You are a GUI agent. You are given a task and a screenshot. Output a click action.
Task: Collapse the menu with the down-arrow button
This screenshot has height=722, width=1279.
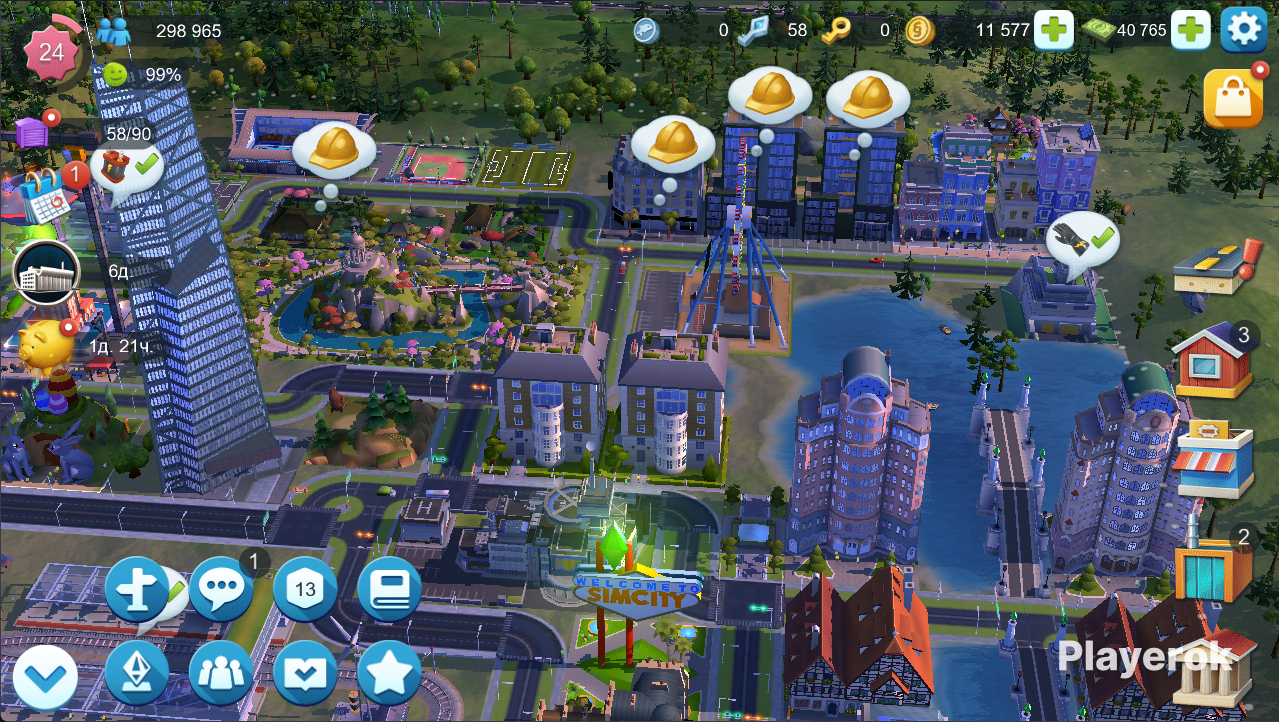(45, 677)
